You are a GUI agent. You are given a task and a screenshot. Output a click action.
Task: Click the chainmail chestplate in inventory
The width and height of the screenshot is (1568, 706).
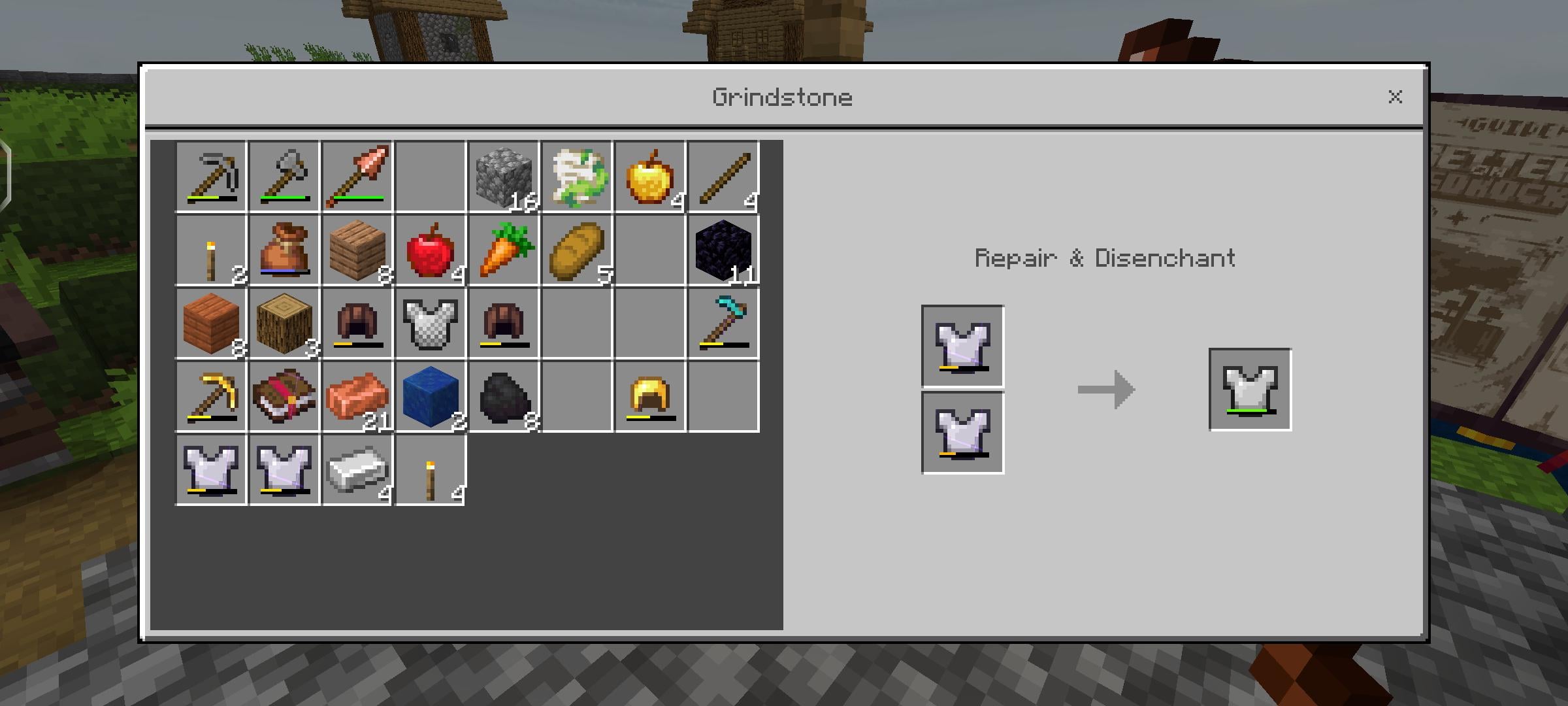[x=430, y=323]
